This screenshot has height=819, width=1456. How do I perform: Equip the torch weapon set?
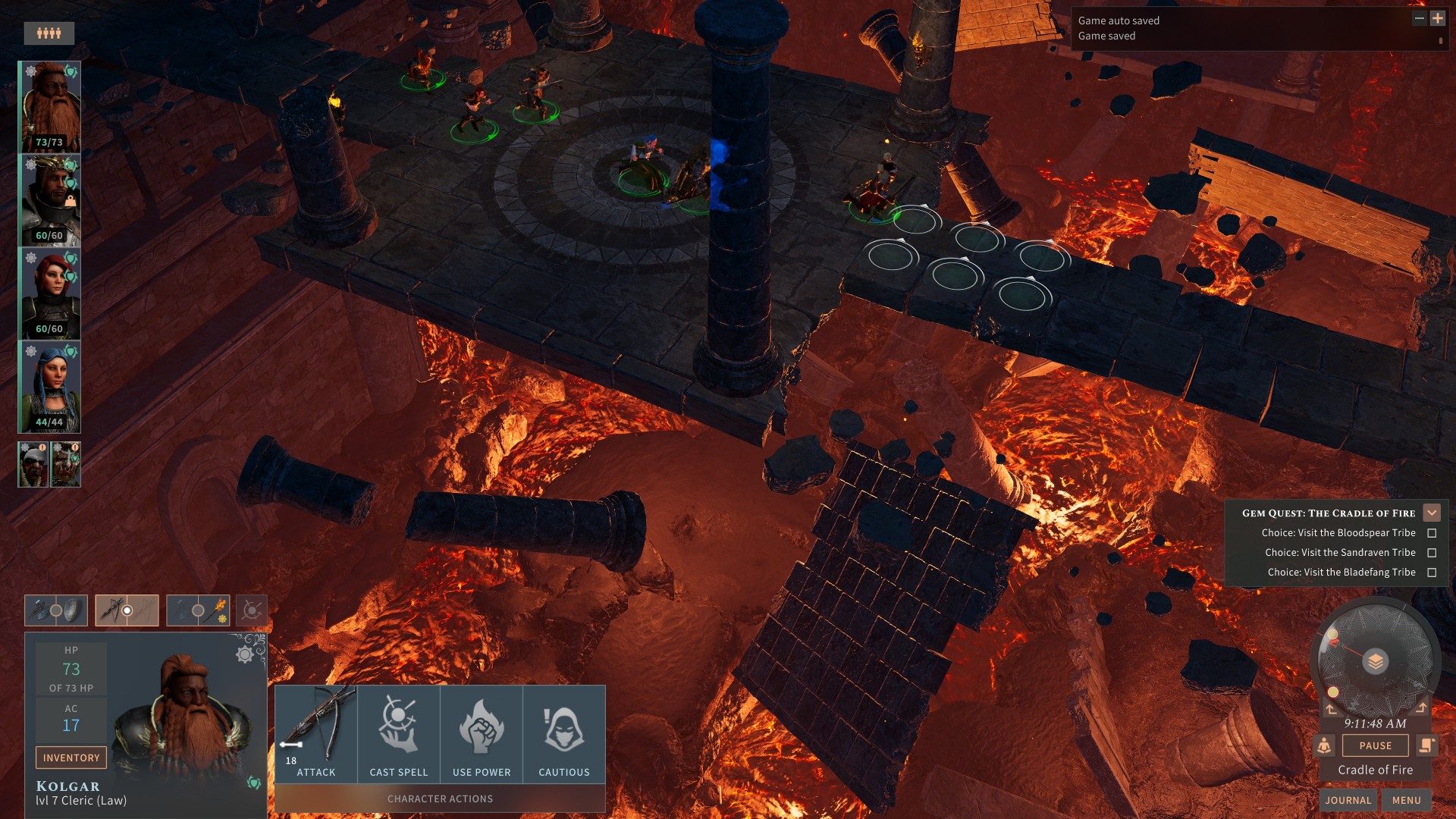click(198, 610)
